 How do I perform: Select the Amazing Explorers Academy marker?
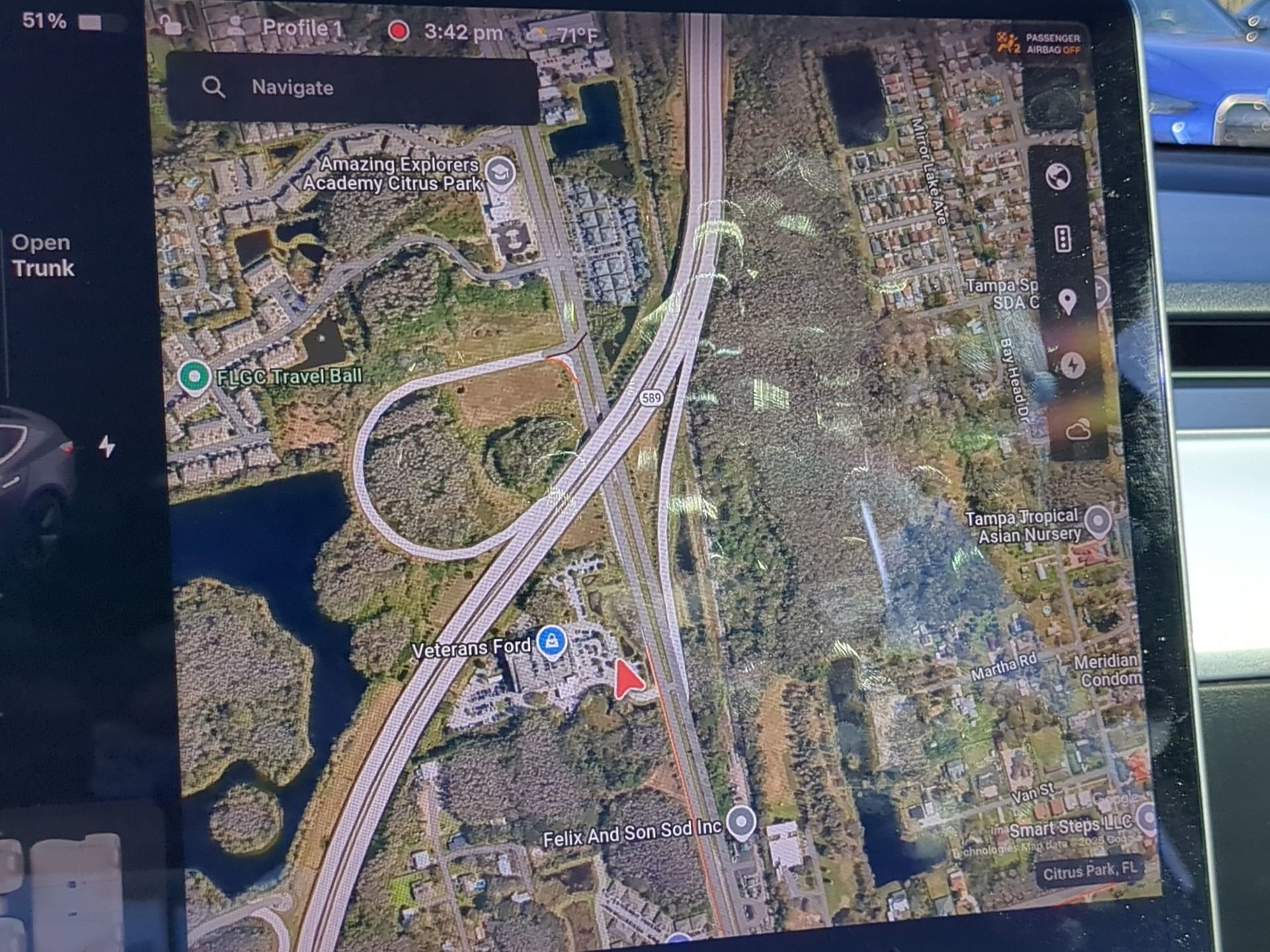500,173
